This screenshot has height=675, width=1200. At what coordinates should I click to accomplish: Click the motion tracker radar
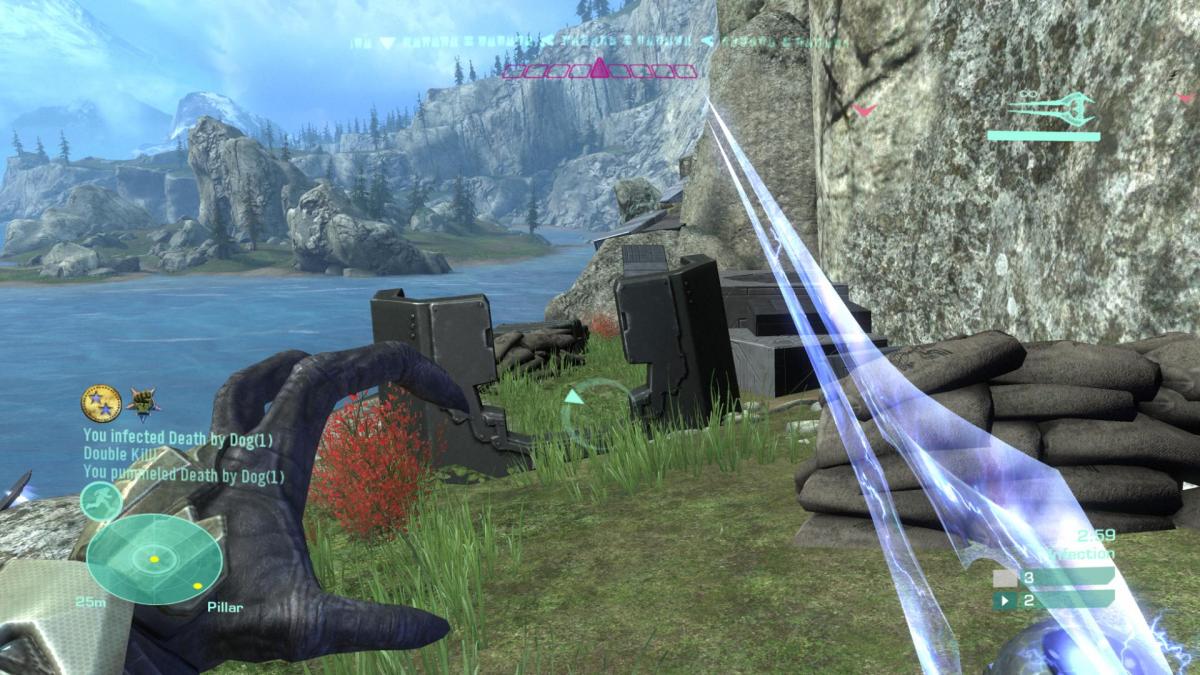click(x=154, y=559)
